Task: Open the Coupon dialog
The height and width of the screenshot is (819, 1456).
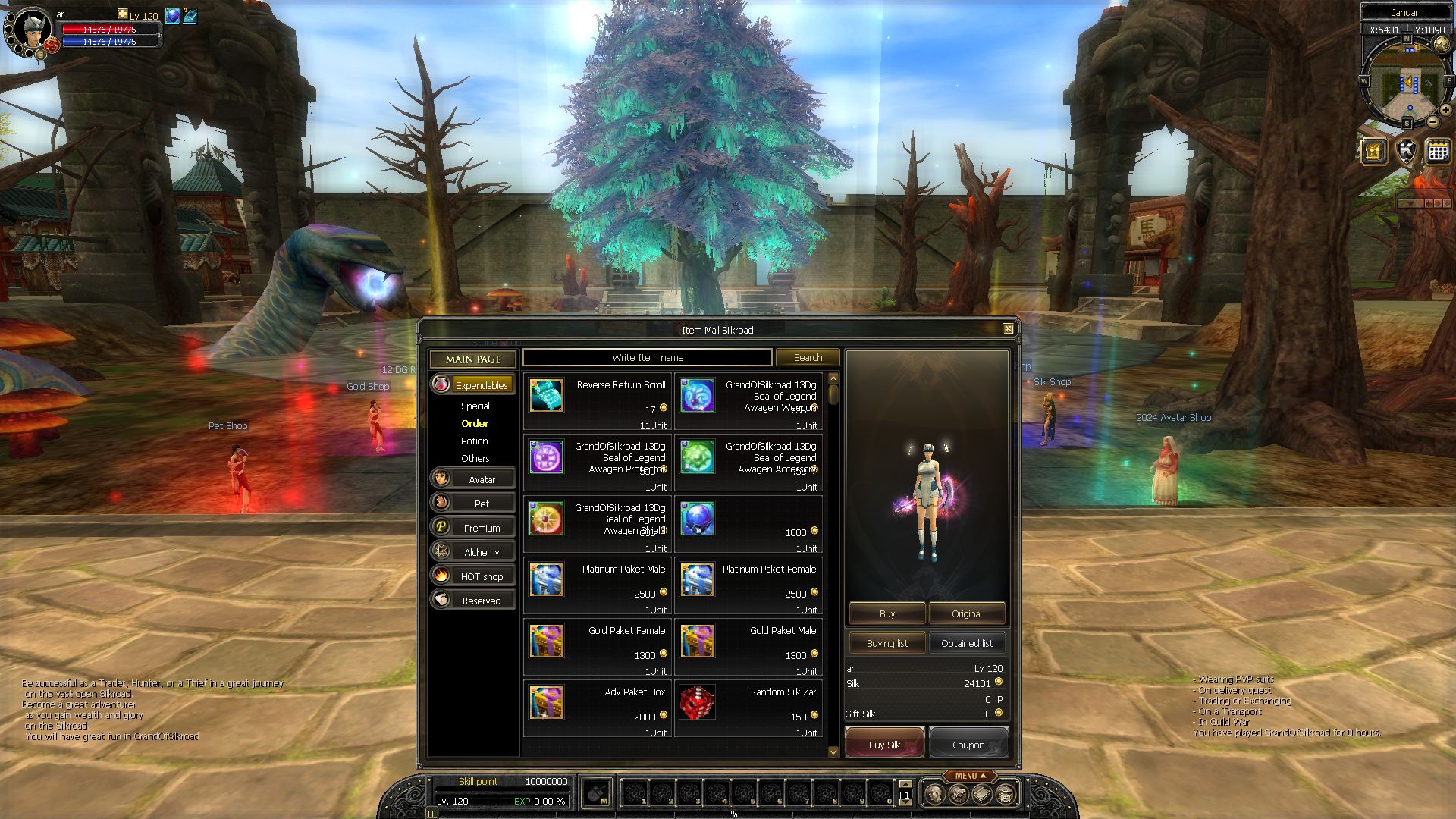Action: (x=968, y=745)
